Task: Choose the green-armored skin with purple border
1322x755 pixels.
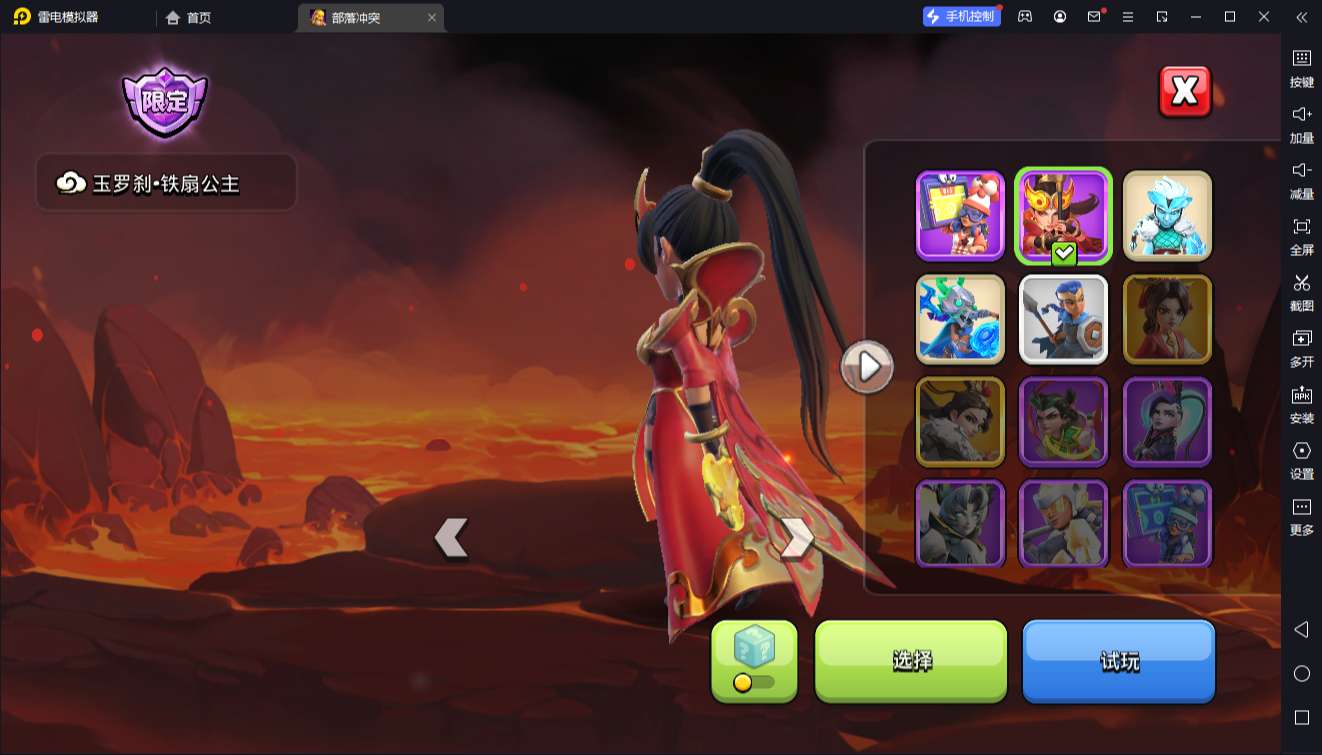Action: tap(1064, 422)
